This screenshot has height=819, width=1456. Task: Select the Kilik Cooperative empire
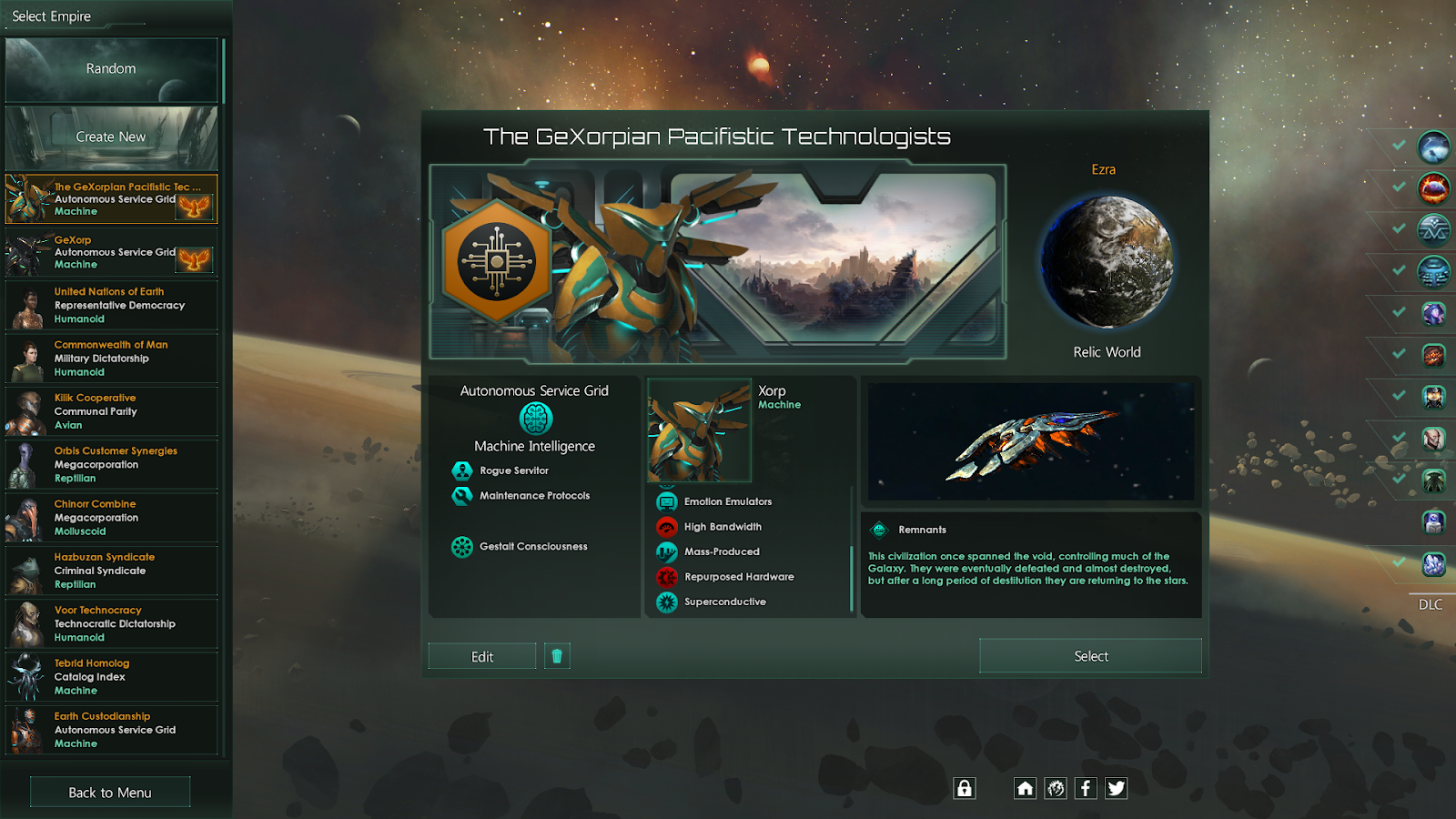(111, 411)
